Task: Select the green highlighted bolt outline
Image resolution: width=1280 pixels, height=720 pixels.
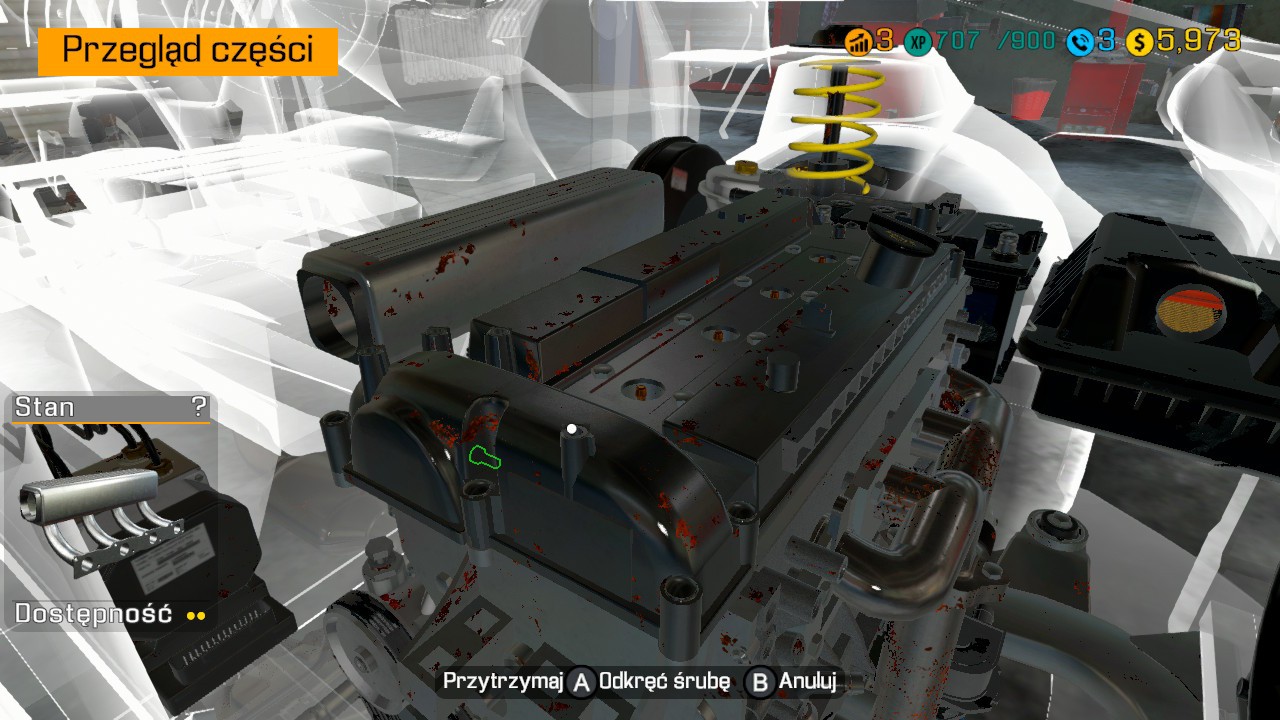Action: point(485,457)
